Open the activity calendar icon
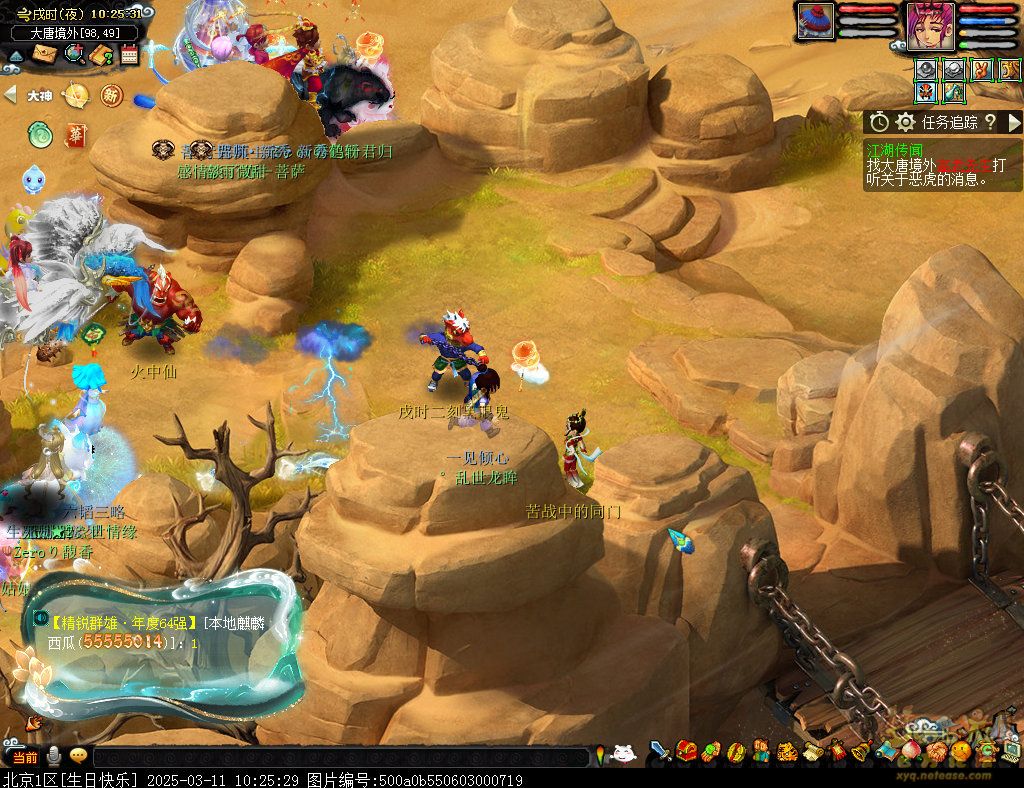1024x788 pixels. click(130, 55)
